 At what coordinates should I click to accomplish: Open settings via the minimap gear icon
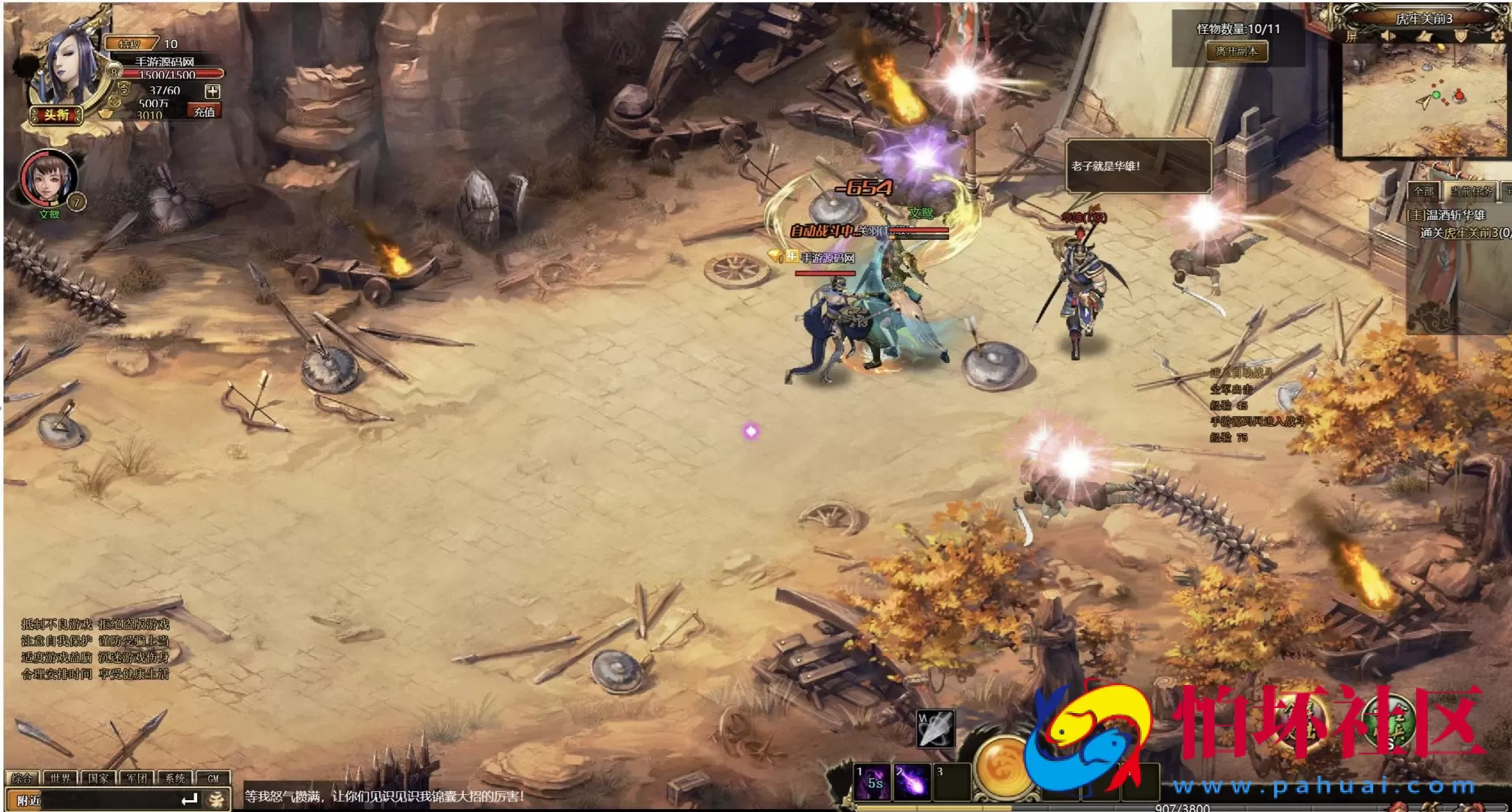pos(1498,35)
